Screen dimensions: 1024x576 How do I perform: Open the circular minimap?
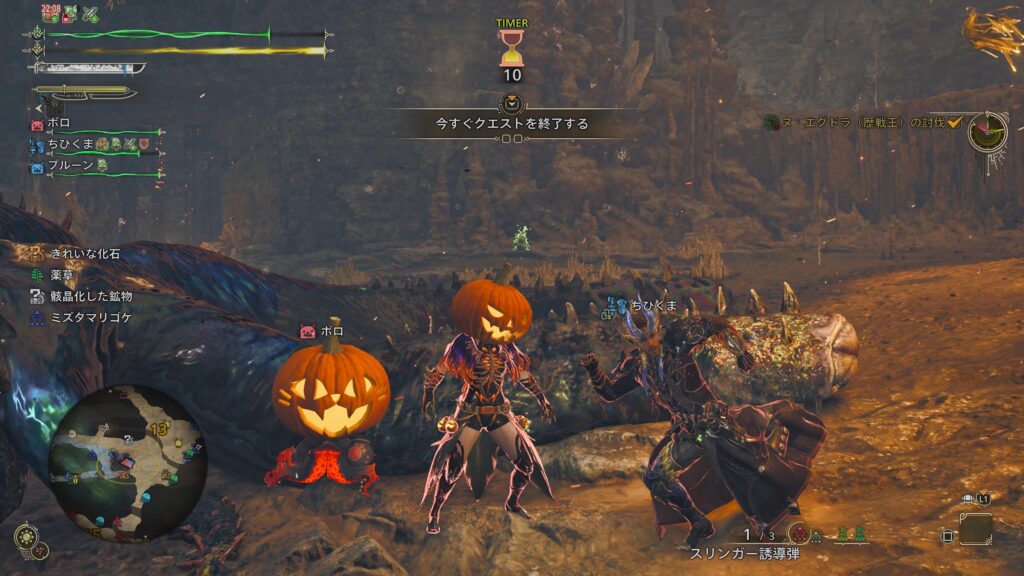tap(127, 463)
